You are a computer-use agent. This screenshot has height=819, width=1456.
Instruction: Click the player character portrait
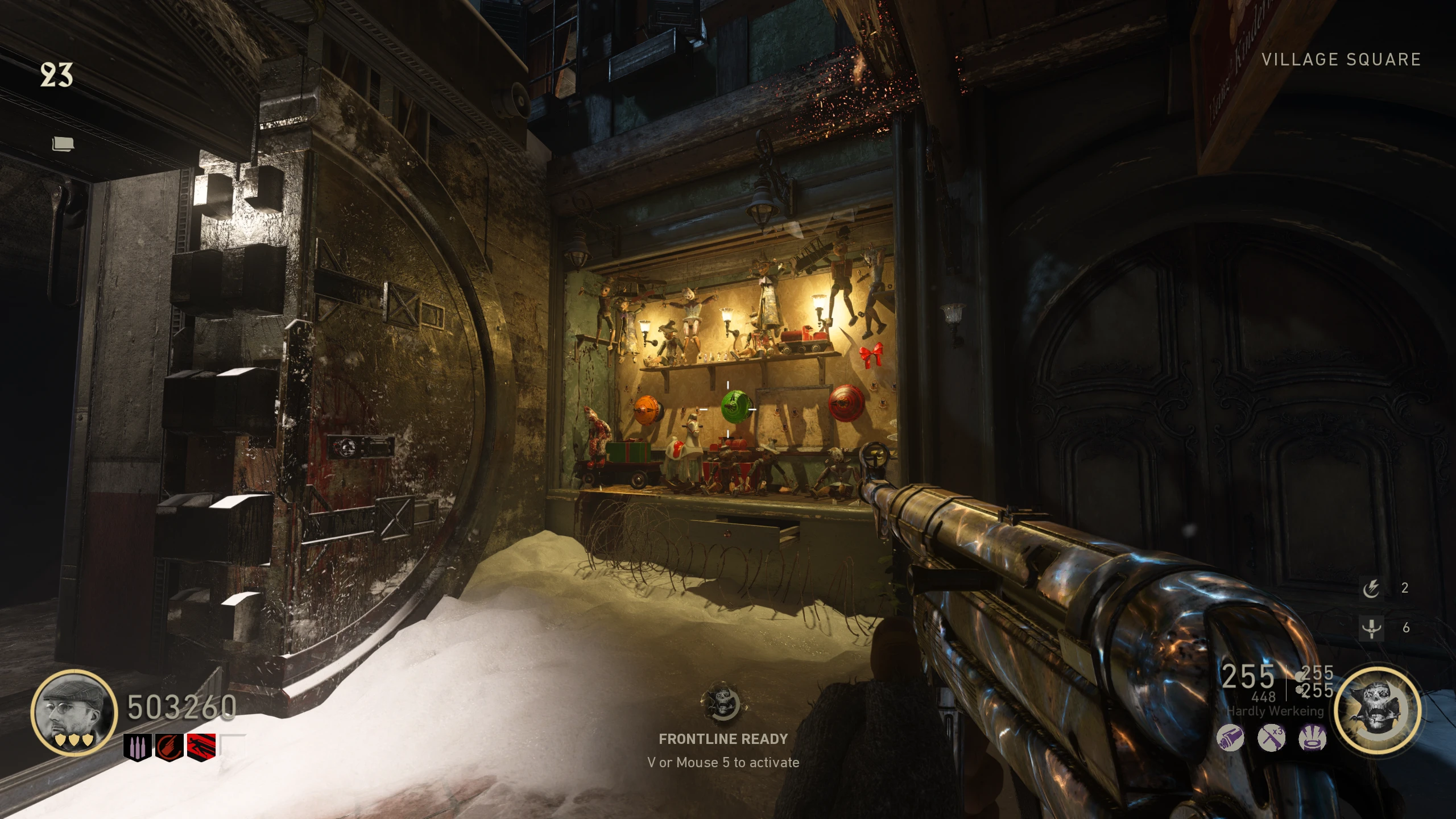click(x=74, y=712)
